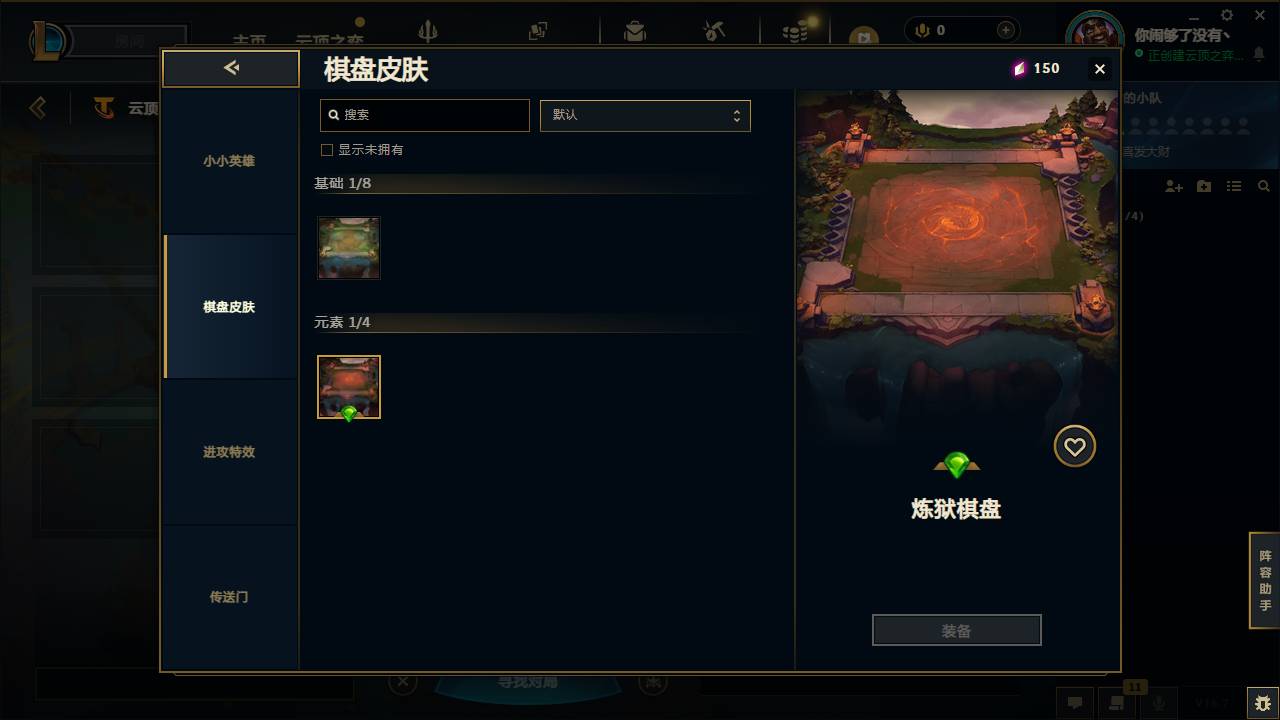
Task: Select the 炼狱棋盘 board thumbnail
Action: tap(348, 386)
